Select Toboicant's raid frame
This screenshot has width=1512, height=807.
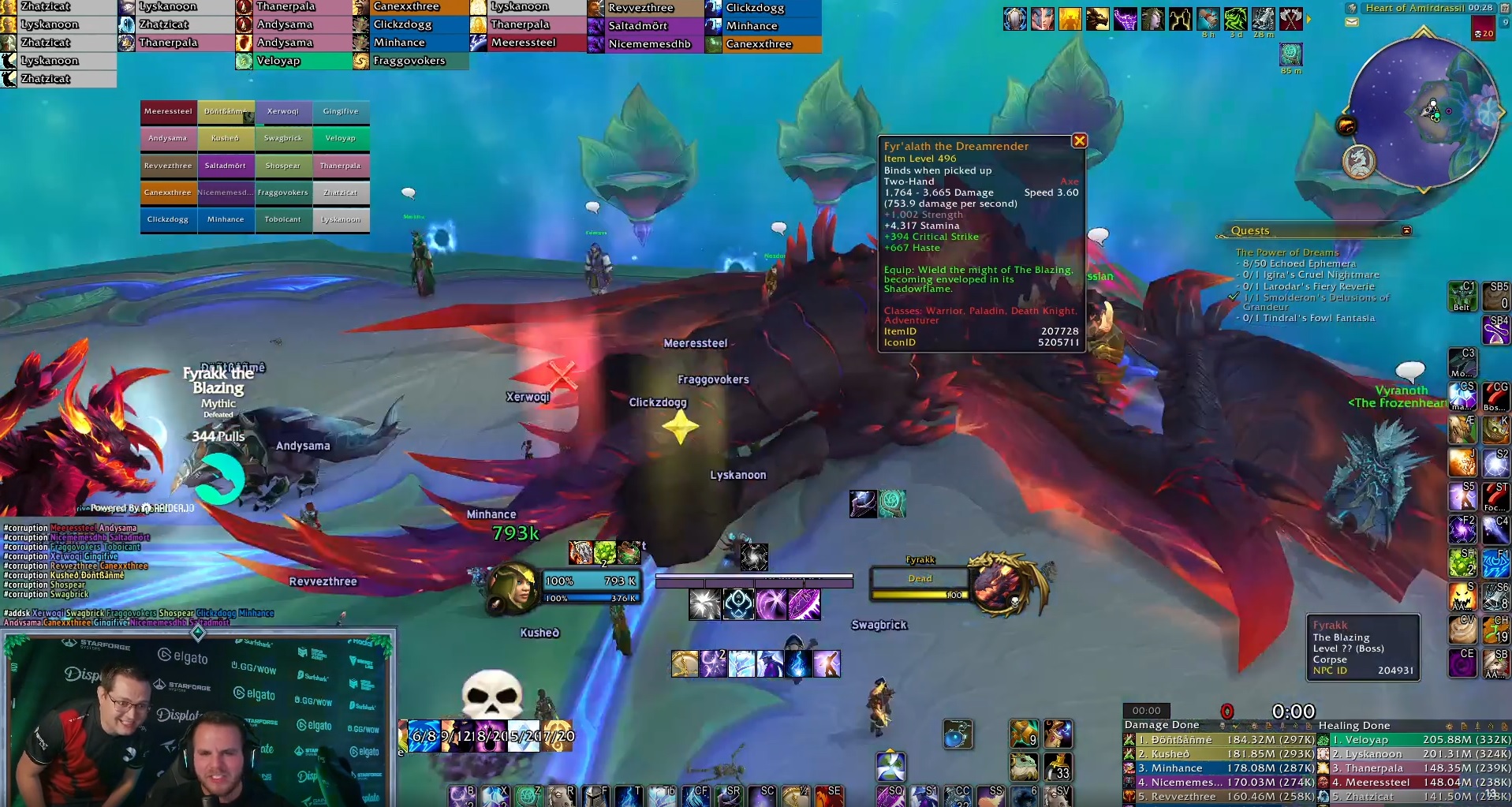click(x=283, y=220)
